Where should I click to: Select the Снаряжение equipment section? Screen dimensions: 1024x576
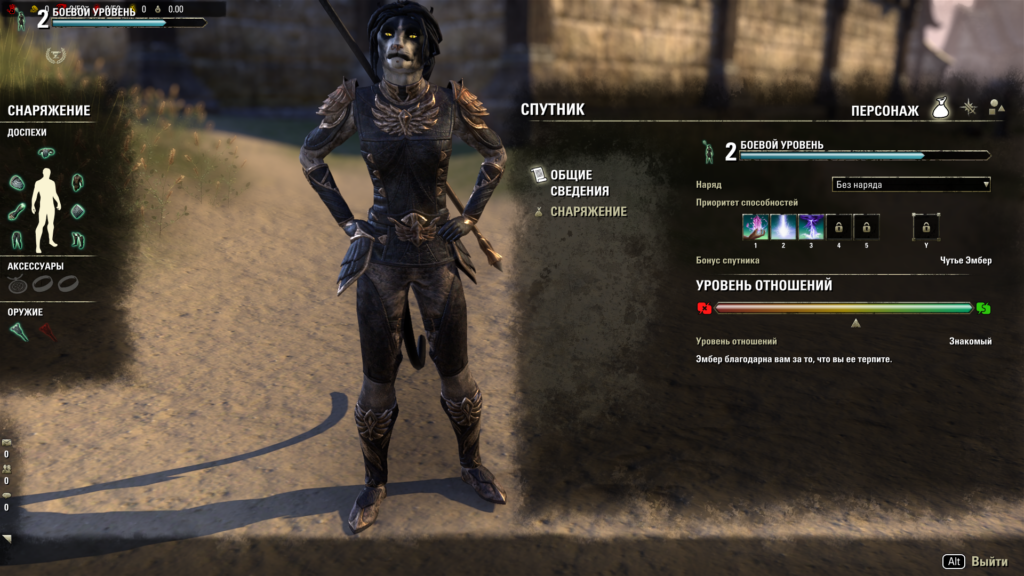pyautogui.click(x=588, y=212)
